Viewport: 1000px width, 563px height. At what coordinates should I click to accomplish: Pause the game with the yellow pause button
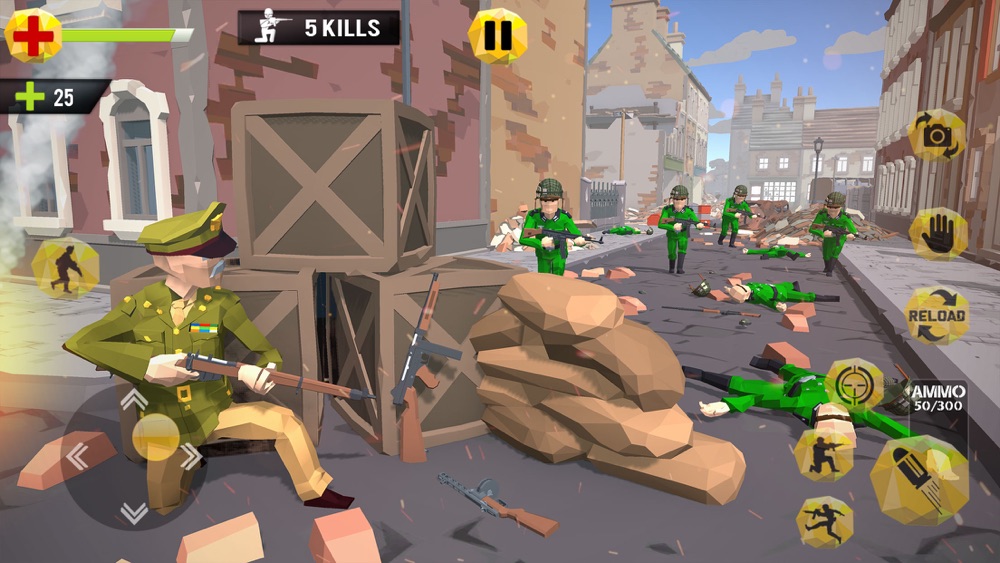click(x=497, y=36)
